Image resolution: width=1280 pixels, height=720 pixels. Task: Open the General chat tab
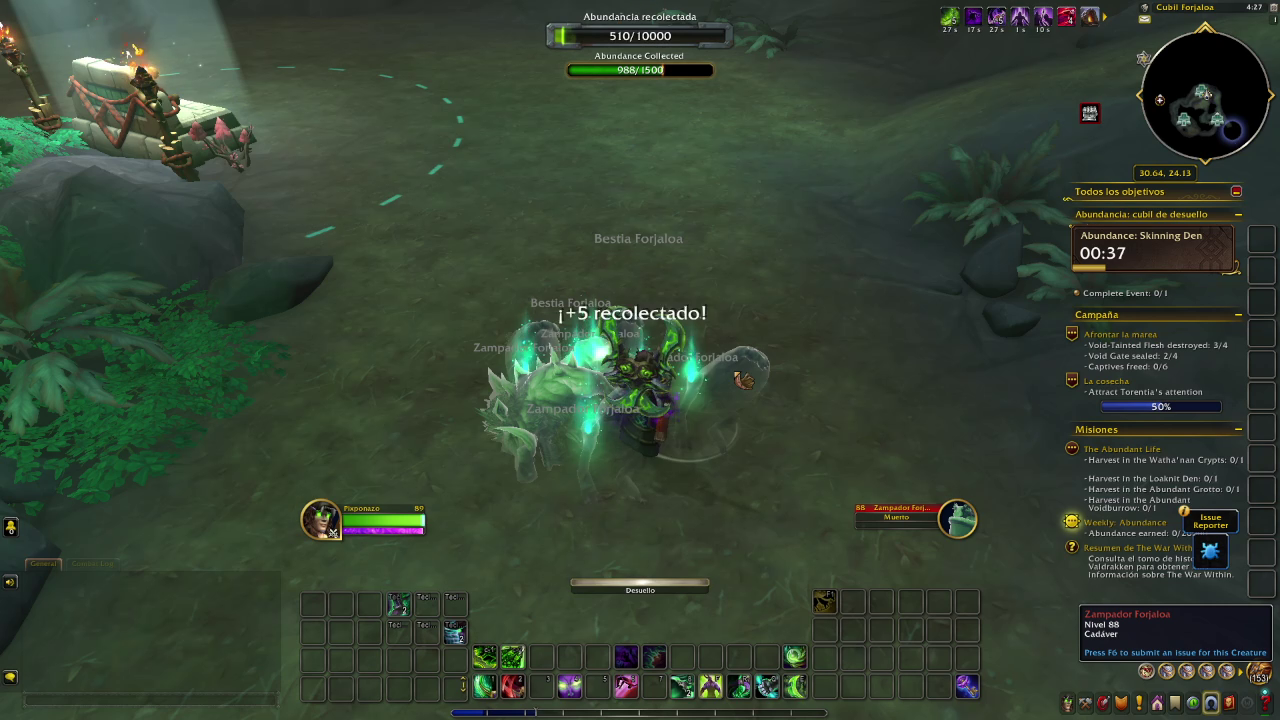(43, 564)
